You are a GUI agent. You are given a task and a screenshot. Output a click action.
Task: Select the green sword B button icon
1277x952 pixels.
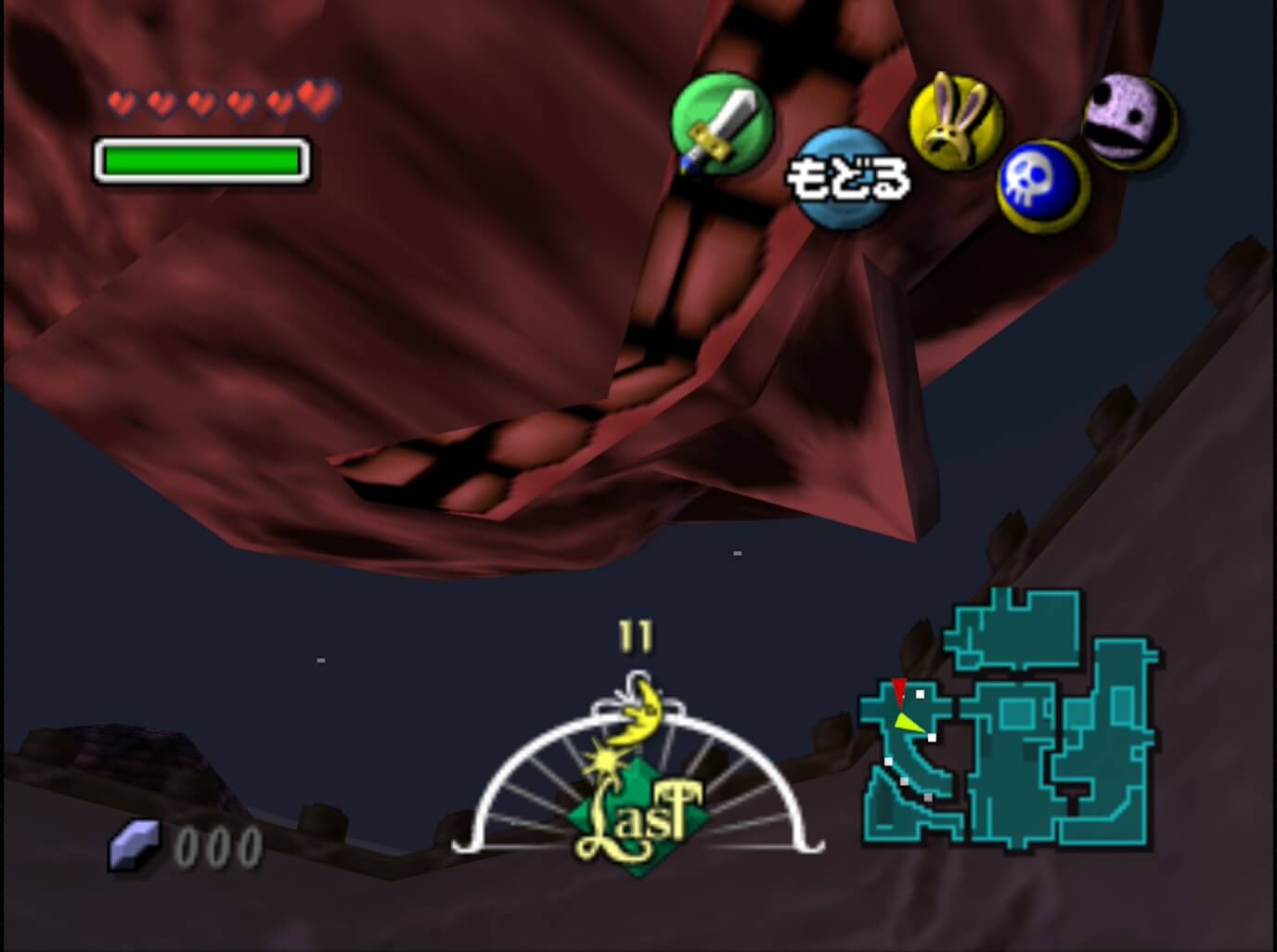(722, 125)
